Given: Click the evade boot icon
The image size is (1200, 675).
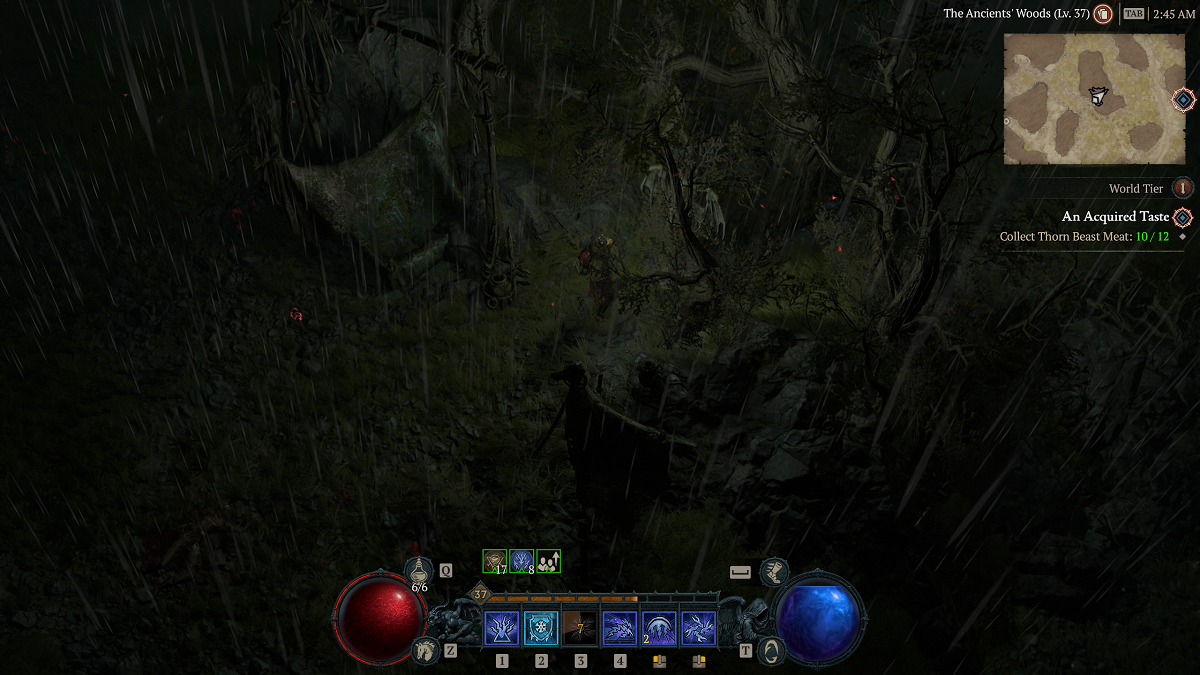Looking at the screenshot, I should click(x=773, y=572).
